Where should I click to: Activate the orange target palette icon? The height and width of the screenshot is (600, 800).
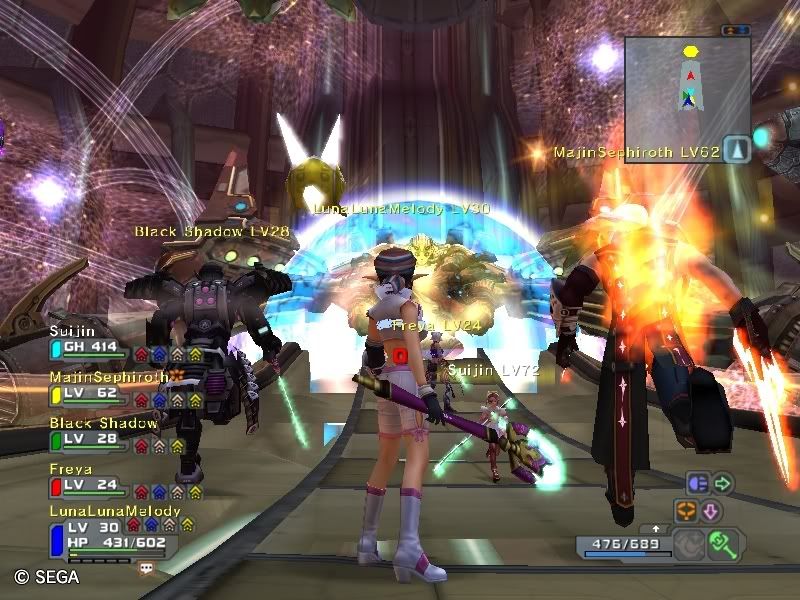coord(687,510)
